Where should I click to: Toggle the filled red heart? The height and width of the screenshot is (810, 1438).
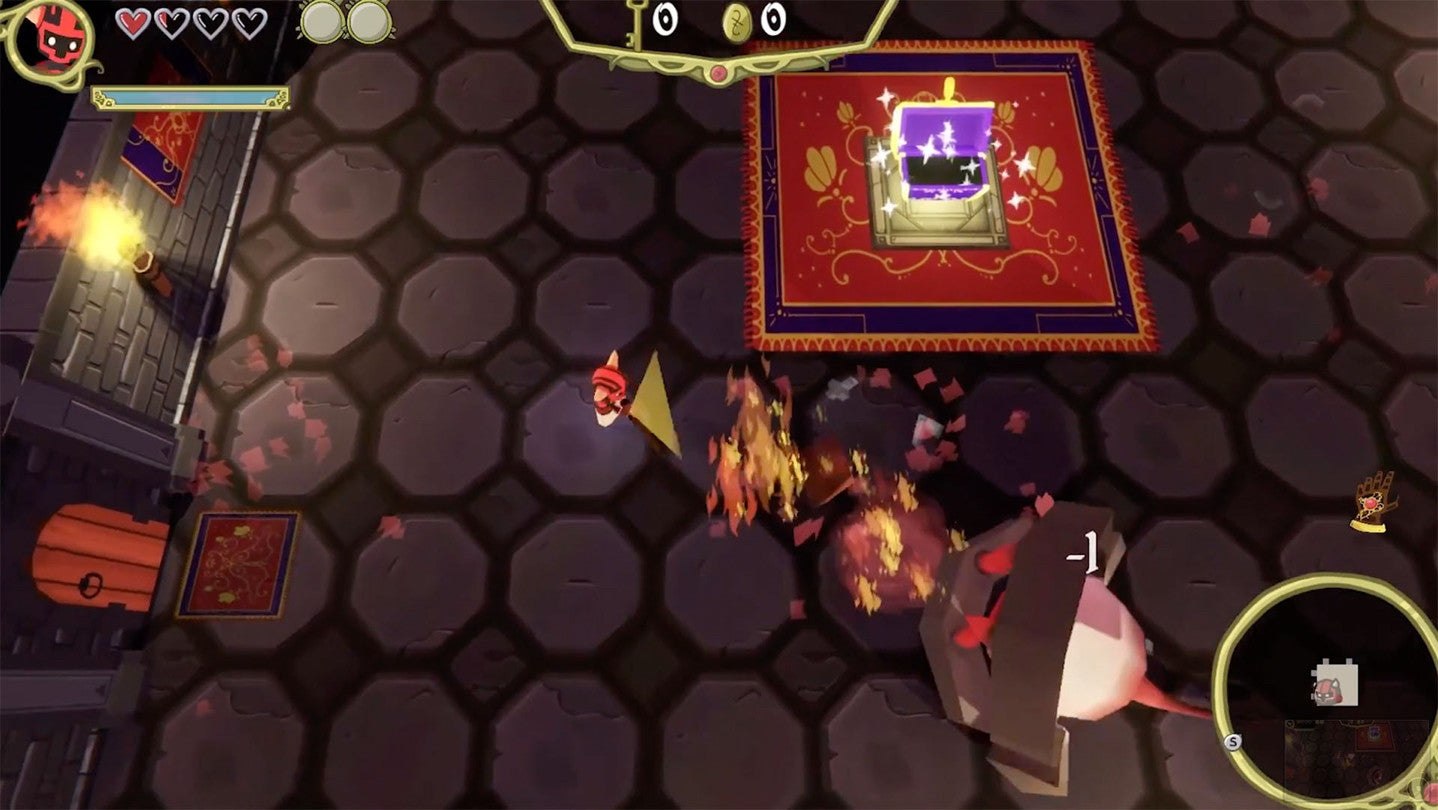click(x=133, y=22)
